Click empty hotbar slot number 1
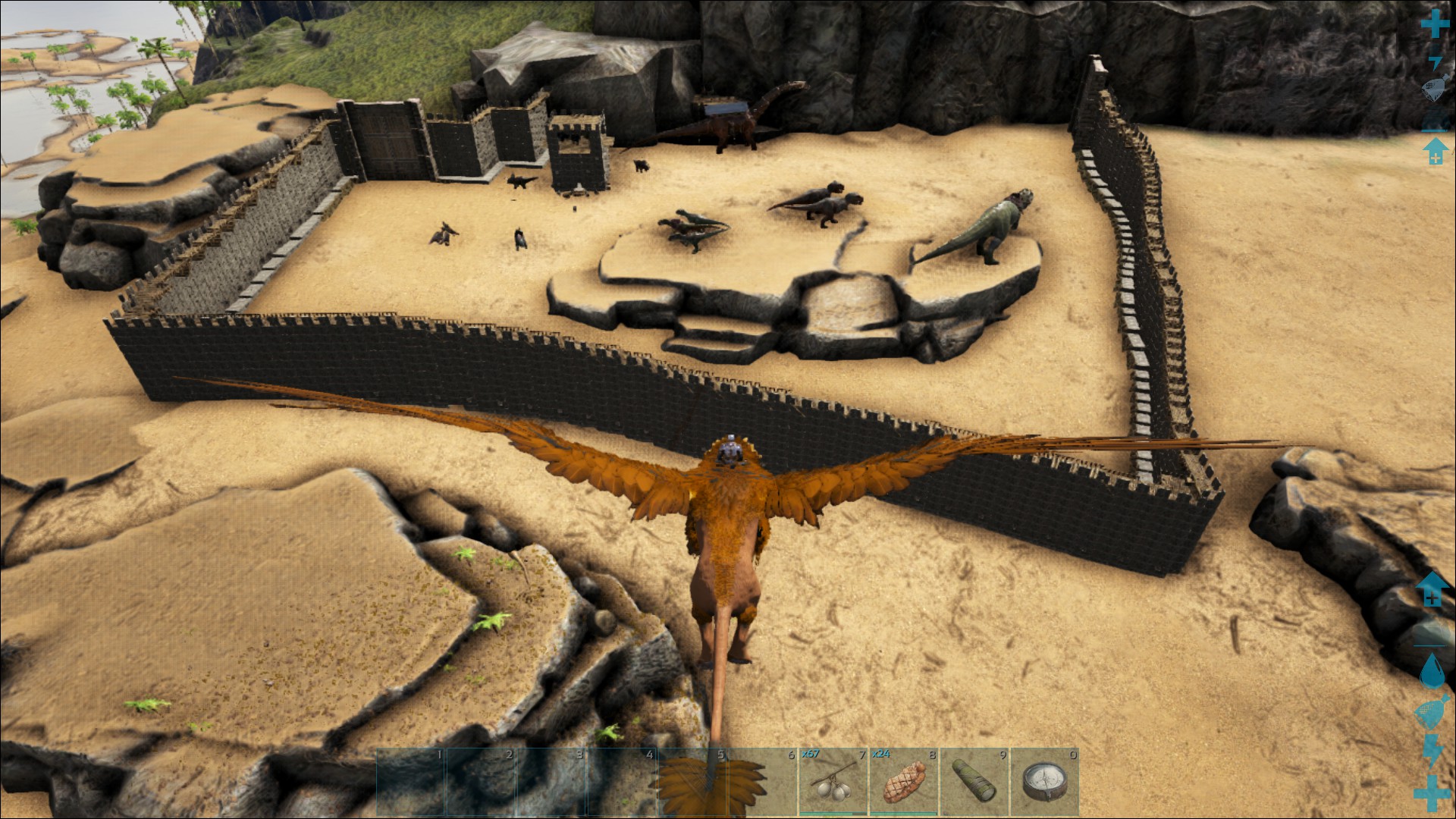 (x=411, y=782)
